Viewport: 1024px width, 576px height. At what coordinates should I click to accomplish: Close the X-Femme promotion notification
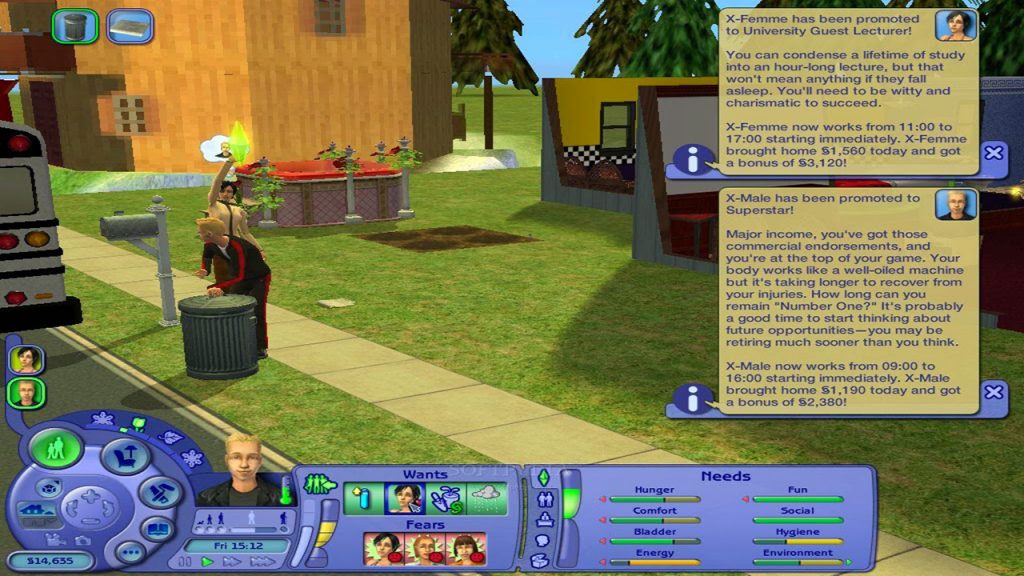(993, 153)
